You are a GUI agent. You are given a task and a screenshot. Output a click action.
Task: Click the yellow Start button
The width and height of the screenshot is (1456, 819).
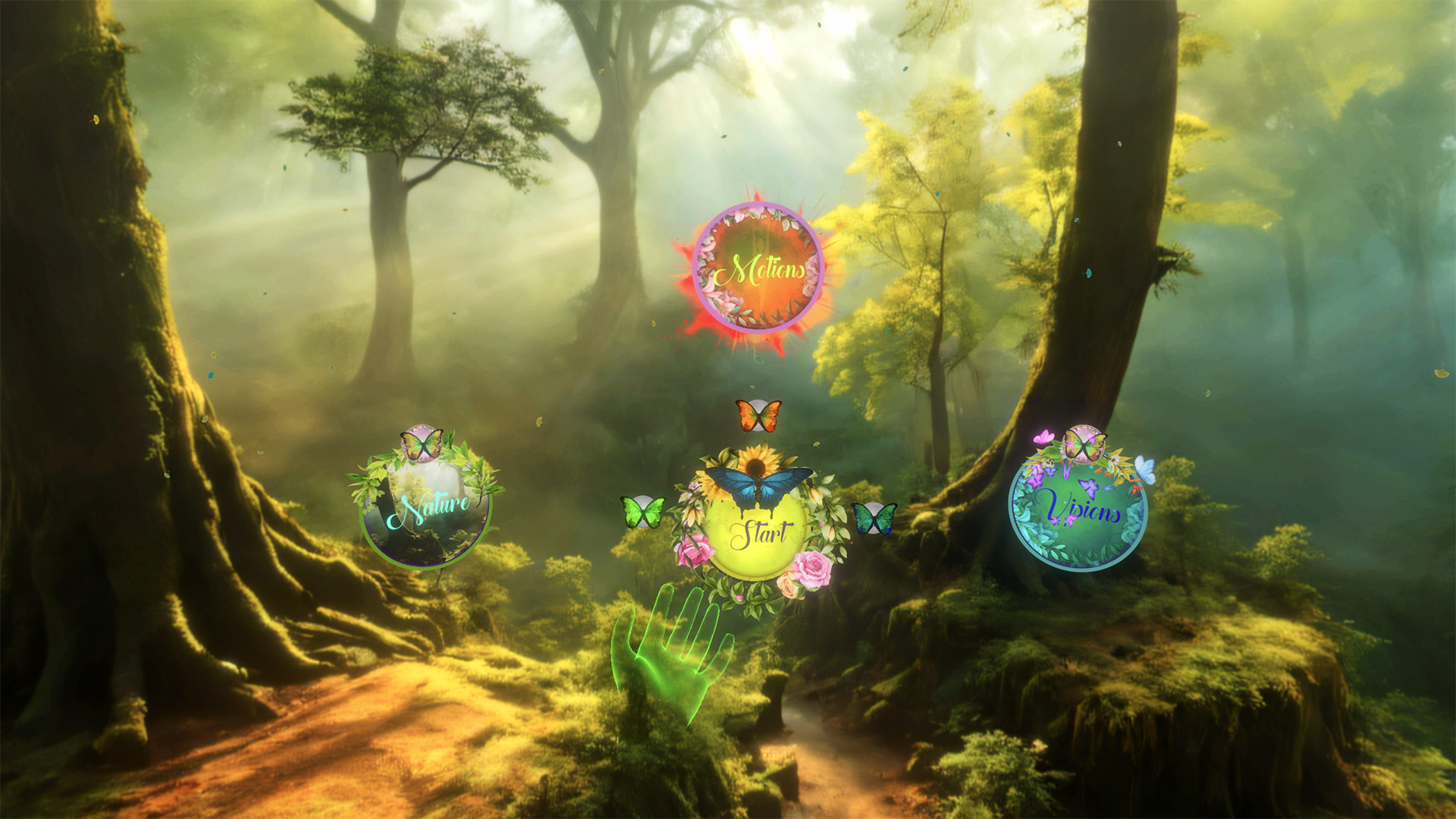(x=755, y=536)
